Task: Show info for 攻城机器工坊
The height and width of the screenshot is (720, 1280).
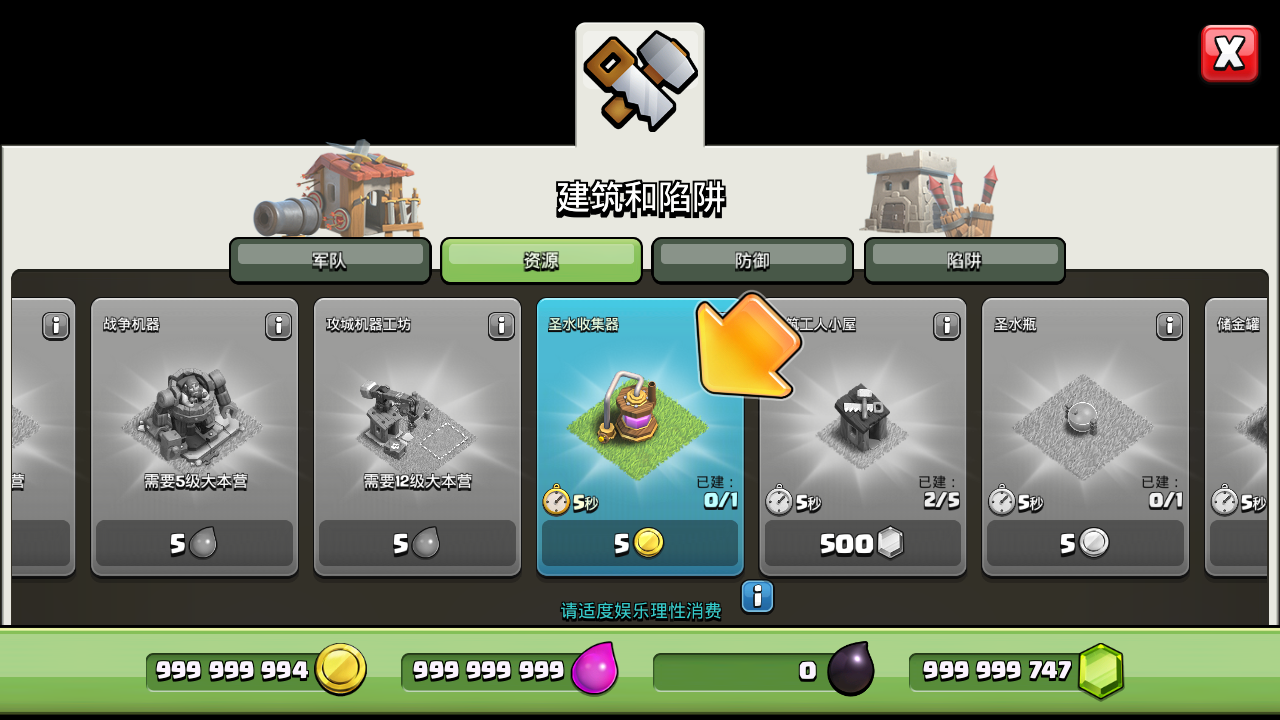Action: pos(501,325)
